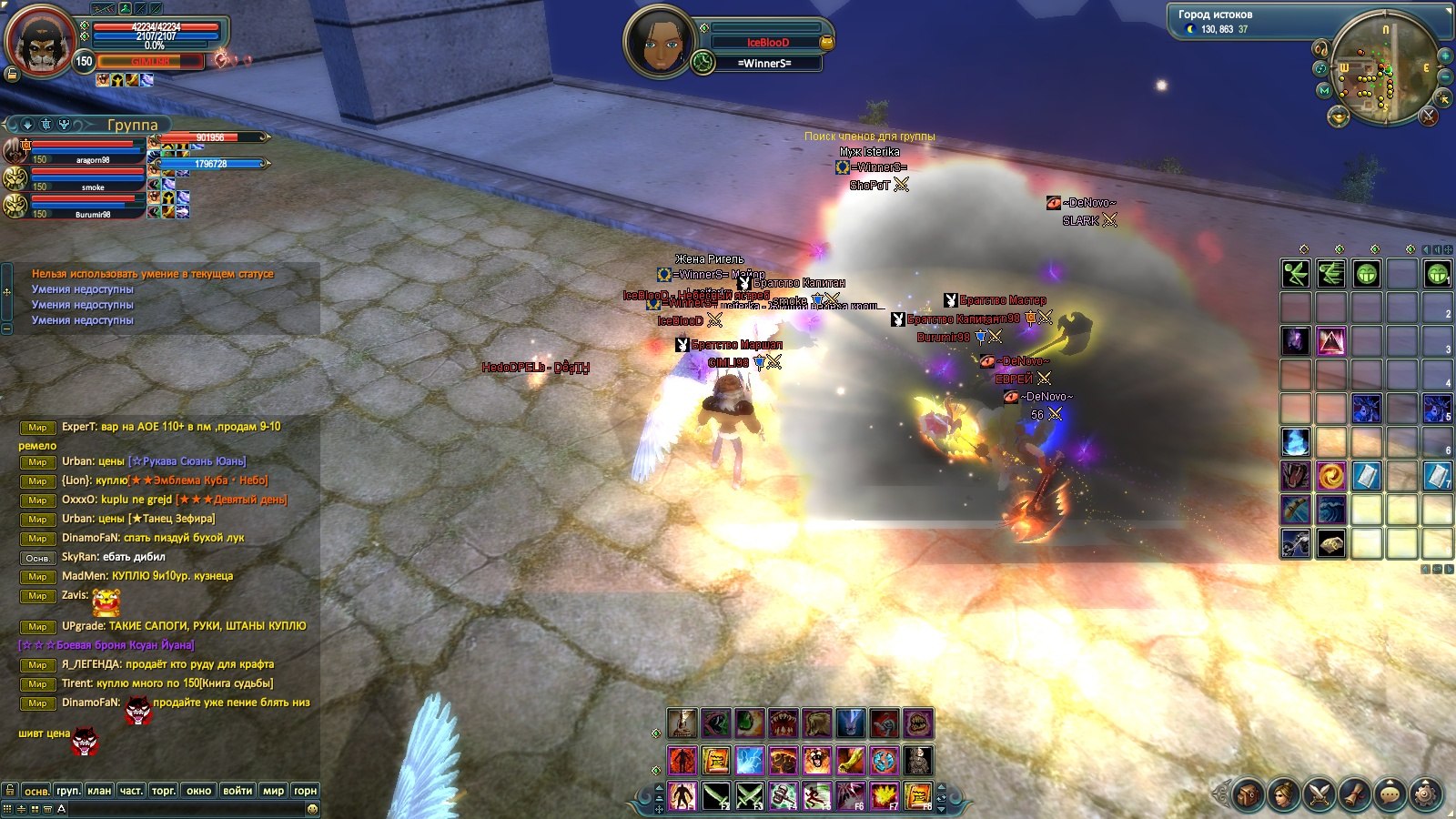The width and height of the screenshot is (1456, 819).
Task: Toggle the chat lock padlock icon
Action: click(x=10, y=790)
